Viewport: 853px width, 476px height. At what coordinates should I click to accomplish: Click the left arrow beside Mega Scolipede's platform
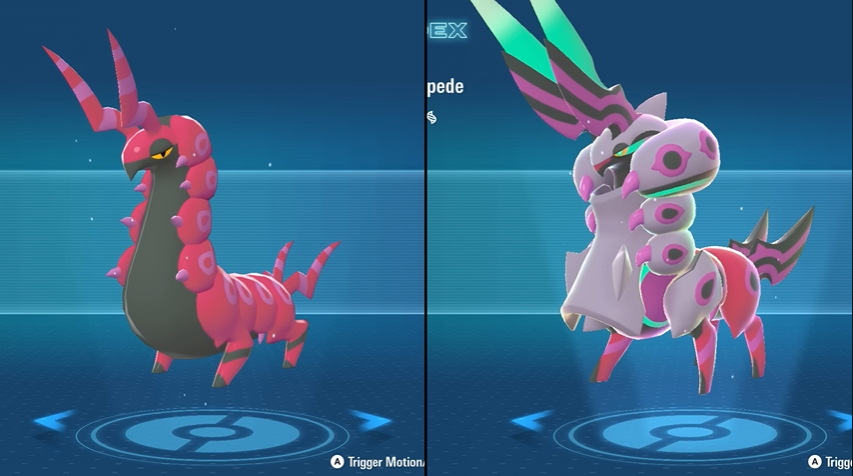[x=530, y=421]
